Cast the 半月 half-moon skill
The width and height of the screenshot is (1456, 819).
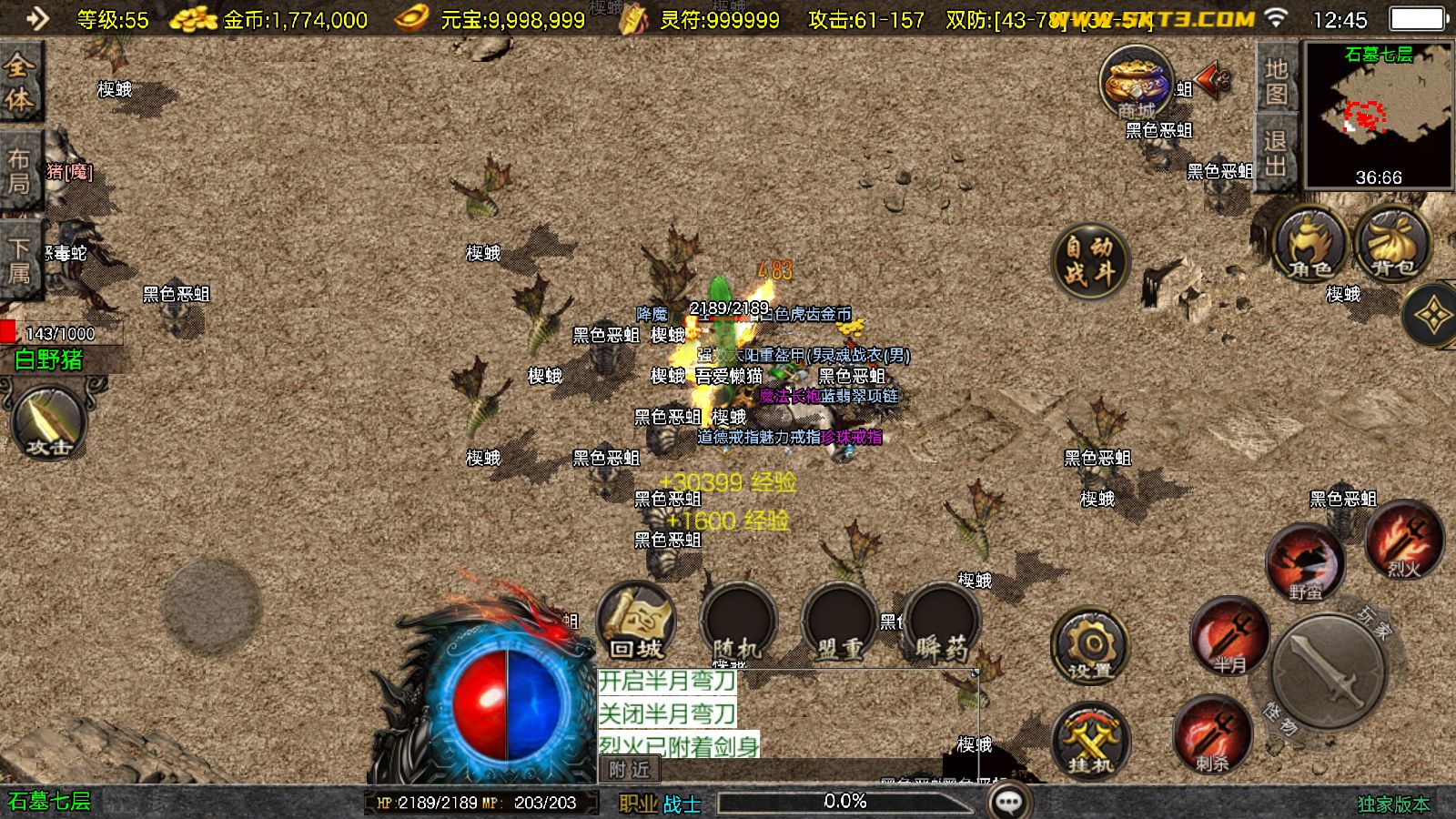click(x=1230, y=637)
